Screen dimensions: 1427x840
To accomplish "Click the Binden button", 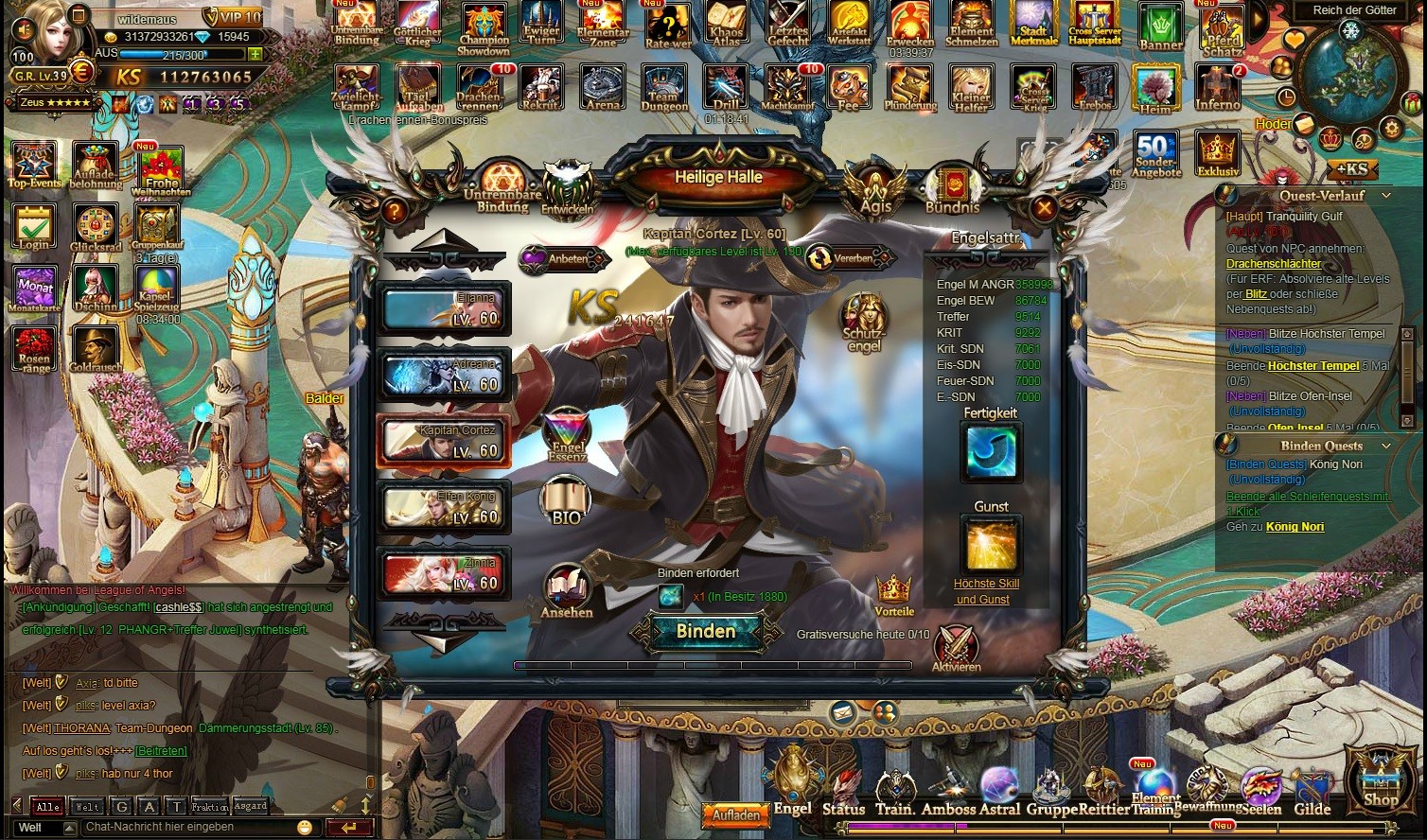I will (706, 632).
